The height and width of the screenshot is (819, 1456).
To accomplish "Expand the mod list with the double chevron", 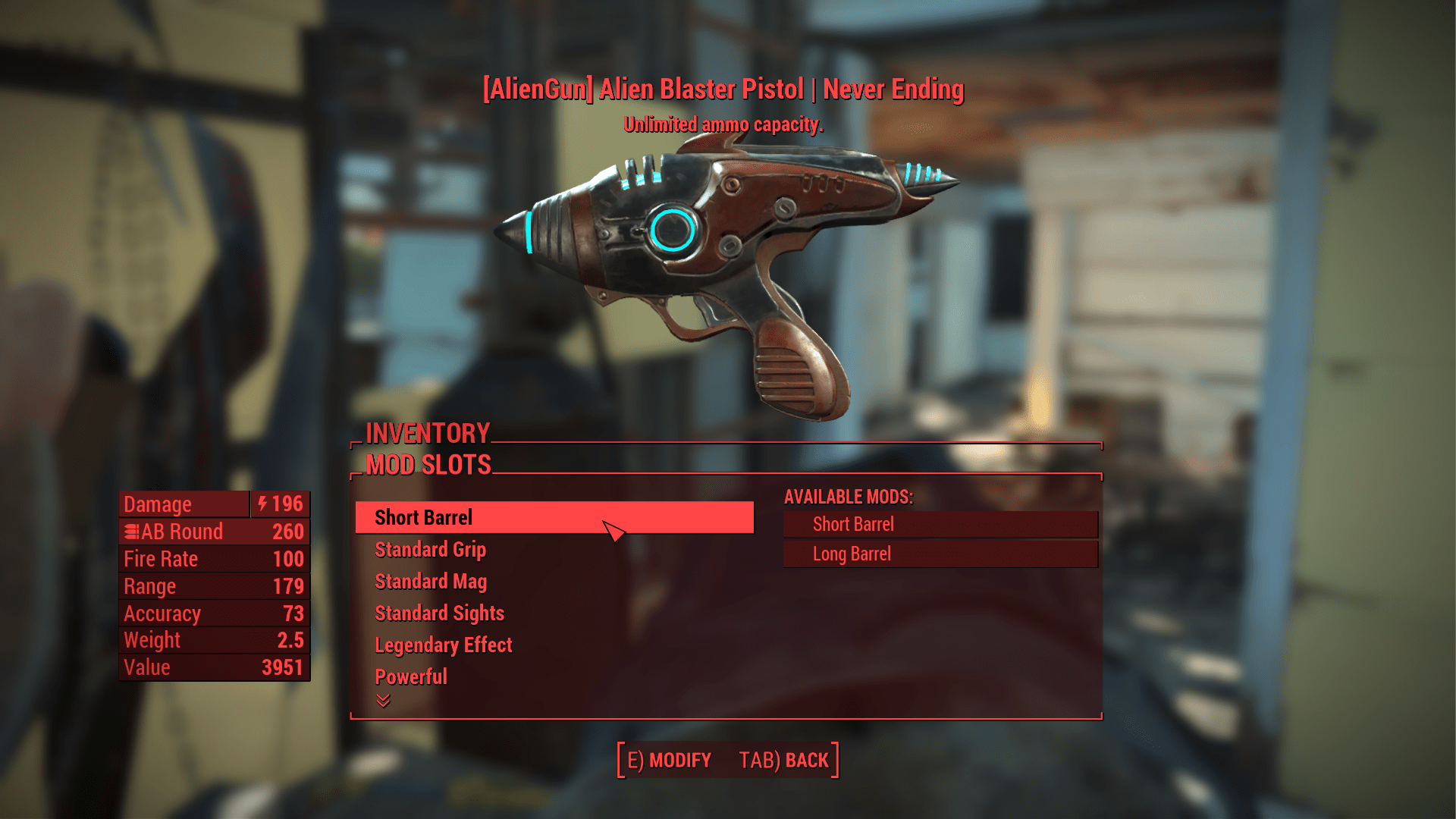I will tap(383, 701).
